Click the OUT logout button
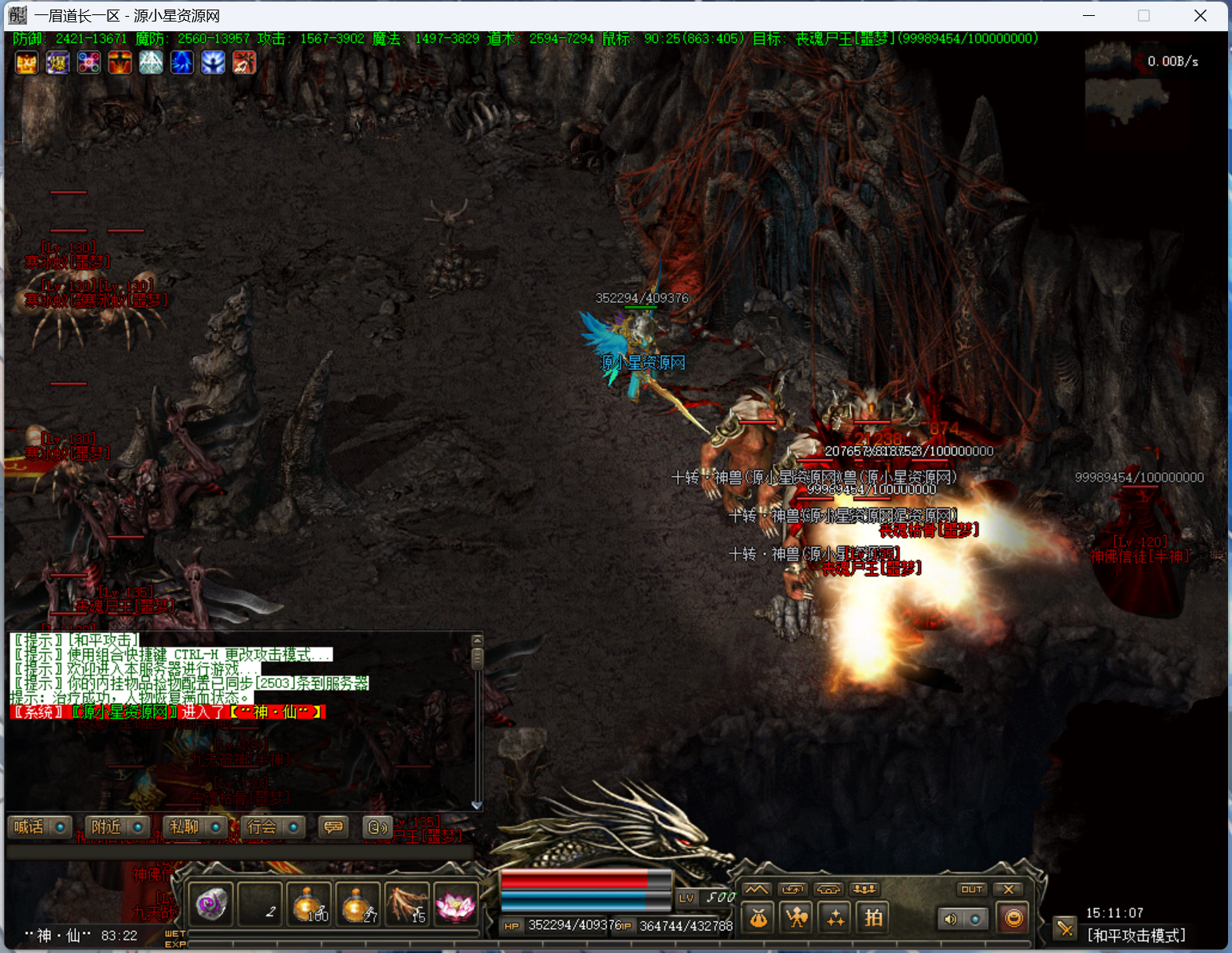 click(971, 889)
